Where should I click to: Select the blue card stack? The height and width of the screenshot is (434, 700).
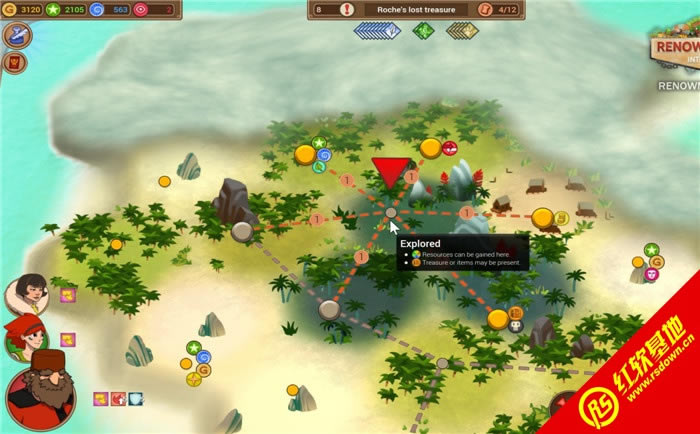(376, 30)
